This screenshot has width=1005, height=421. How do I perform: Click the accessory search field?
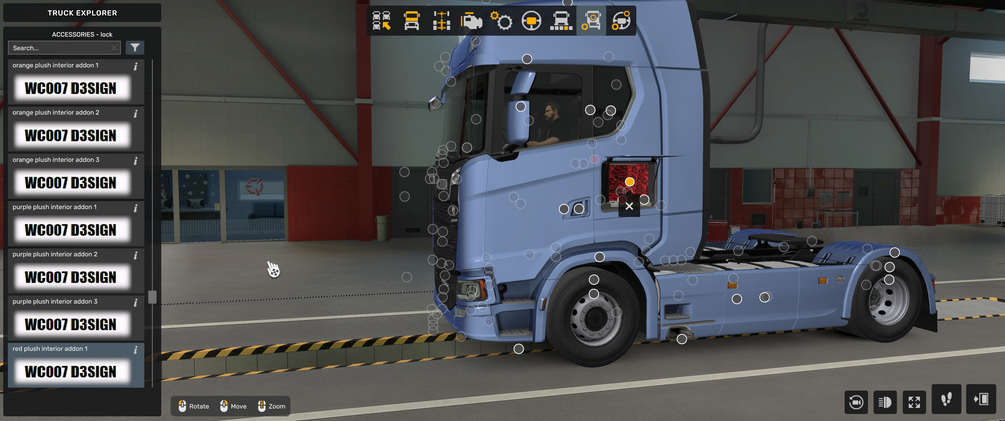coord(62,47)
